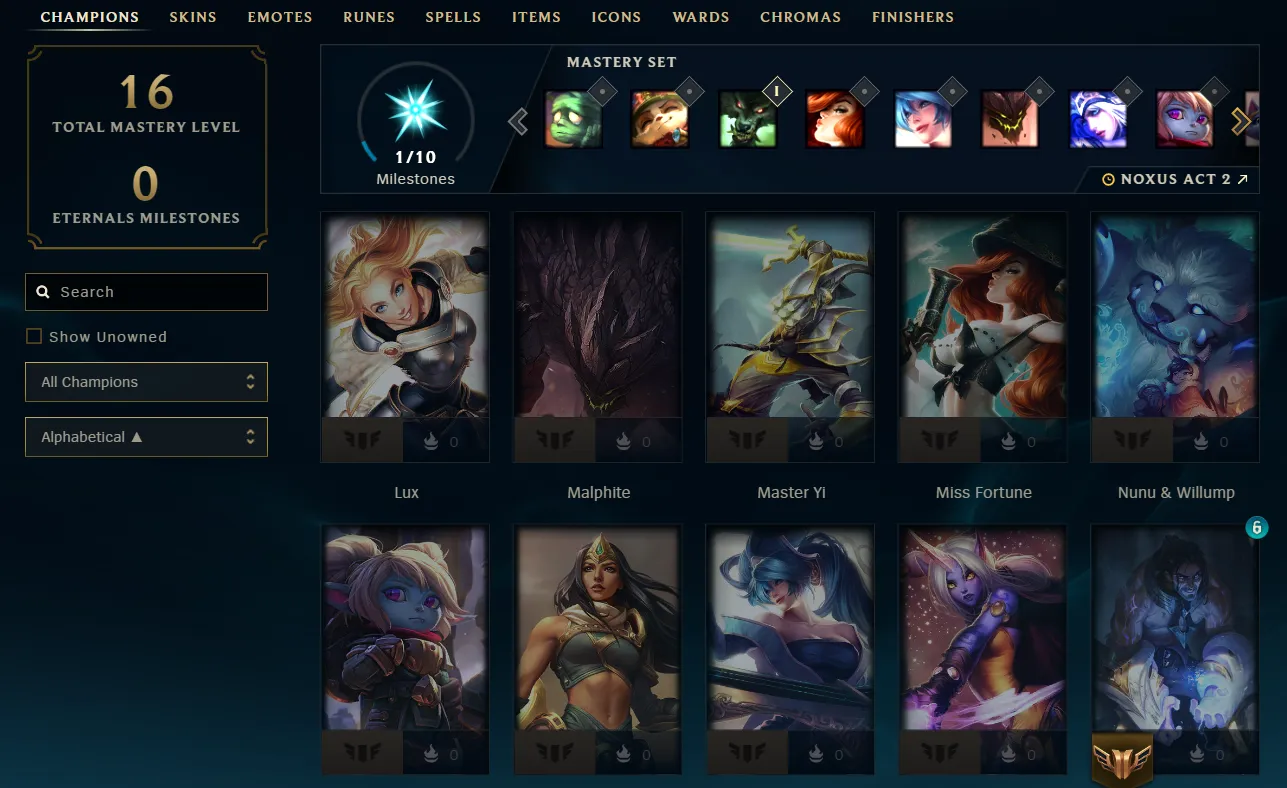Open the Chromas tab
This screenshot has width=1287, height=788.
(x=800, y=17)
